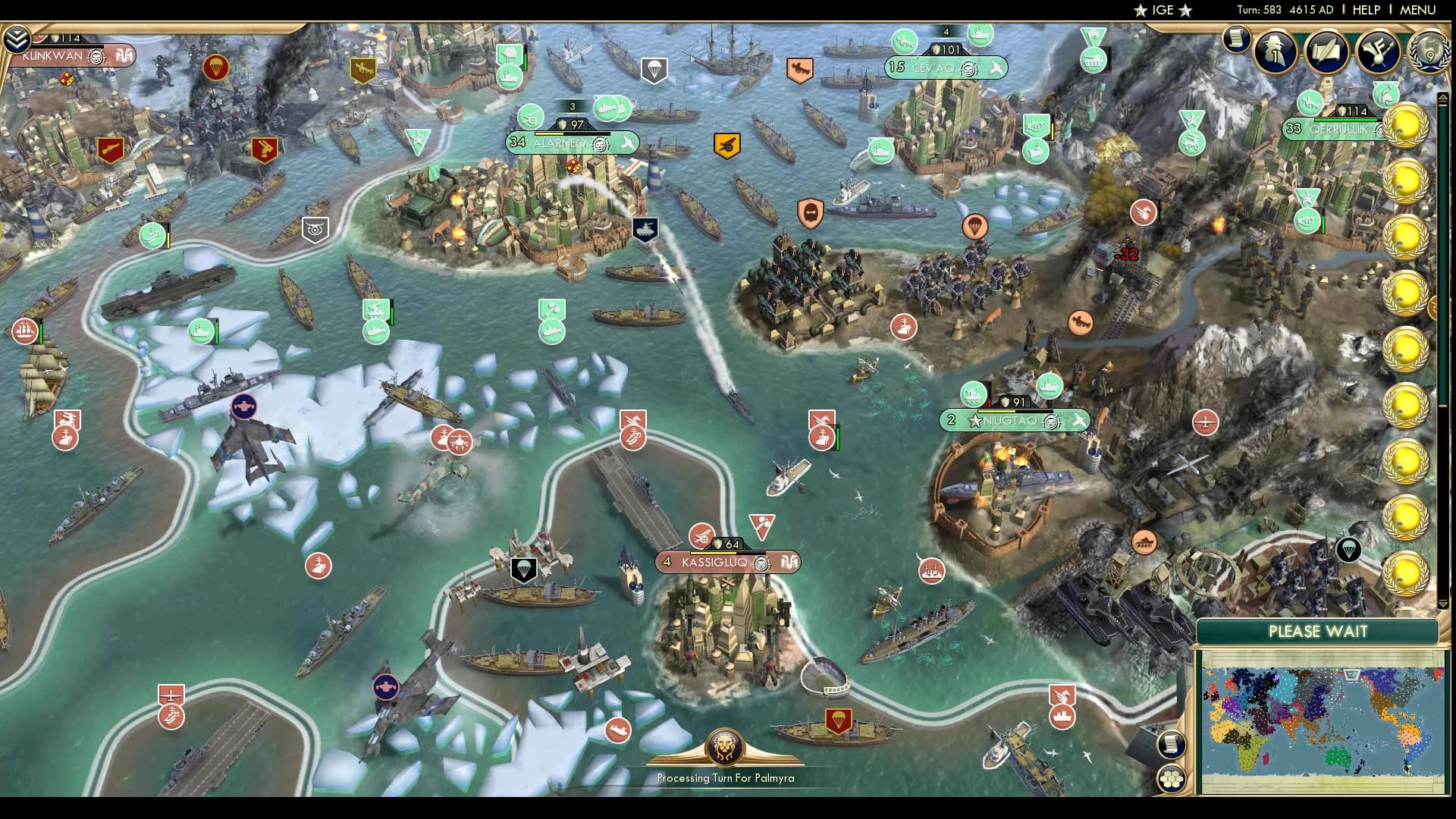The height and width of the screenshot is (819, 1456).
Task: Open the Espionage Overview spy icon
Action: click(1275, 52)
